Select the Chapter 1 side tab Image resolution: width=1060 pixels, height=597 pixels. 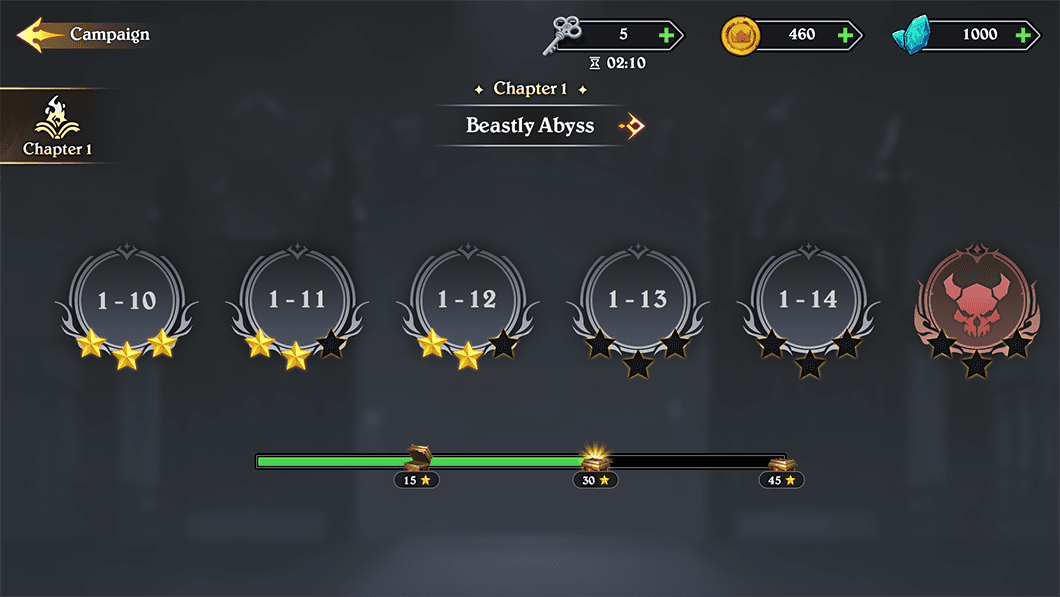pyautogui.click(x=57, y=127)
